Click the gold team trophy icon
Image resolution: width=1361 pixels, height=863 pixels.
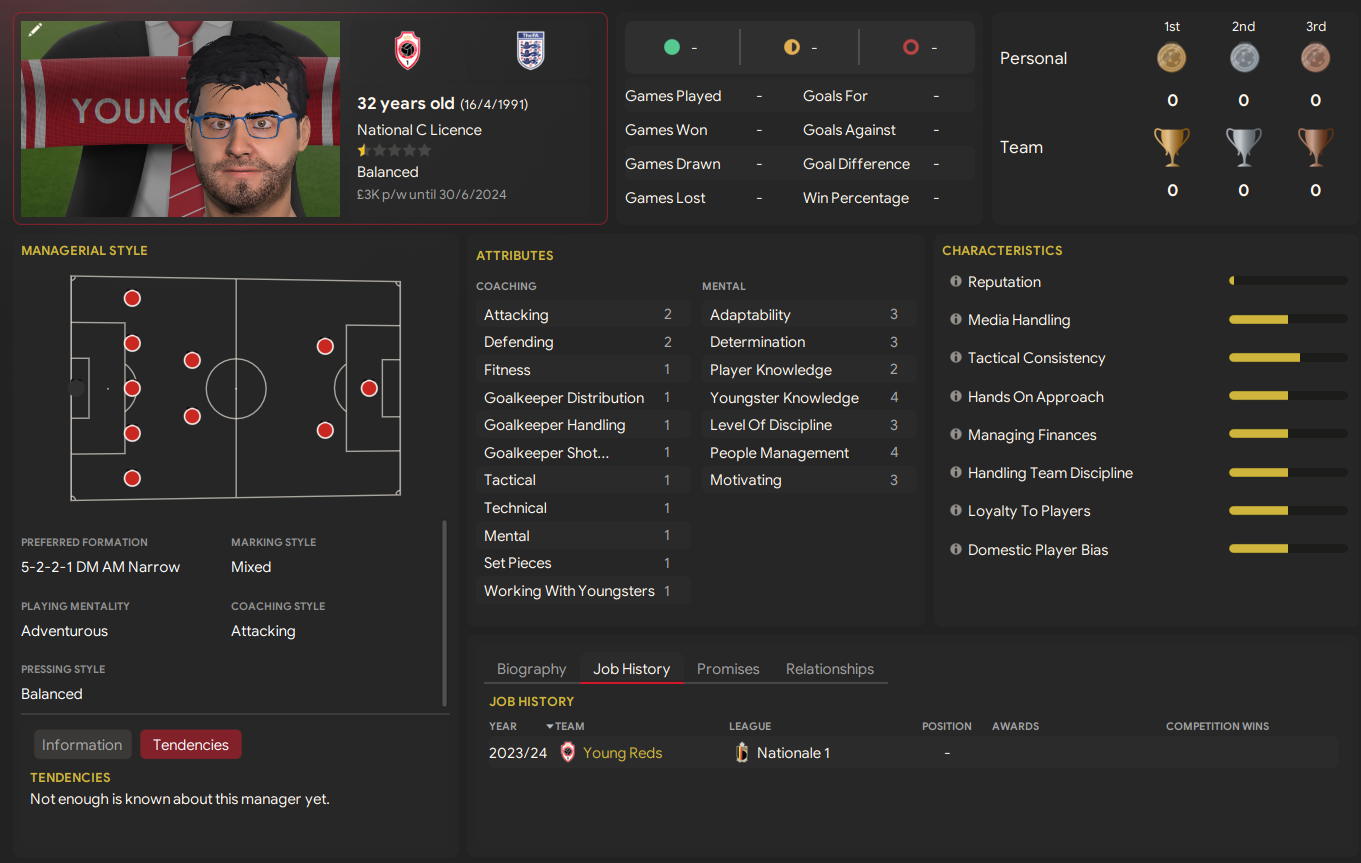click(1172, 146)
